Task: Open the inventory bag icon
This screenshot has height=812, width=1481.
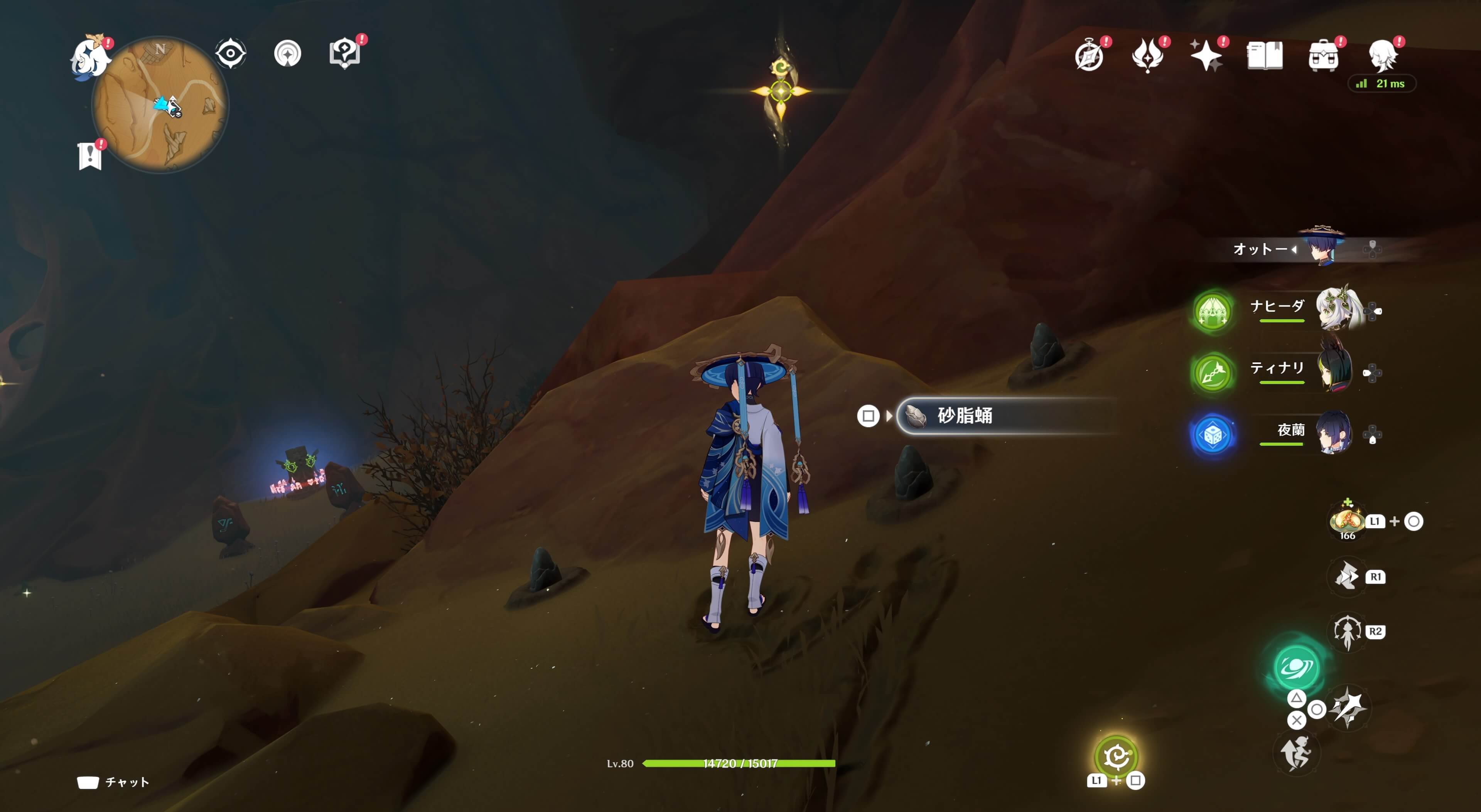Action: point(1324,55)
